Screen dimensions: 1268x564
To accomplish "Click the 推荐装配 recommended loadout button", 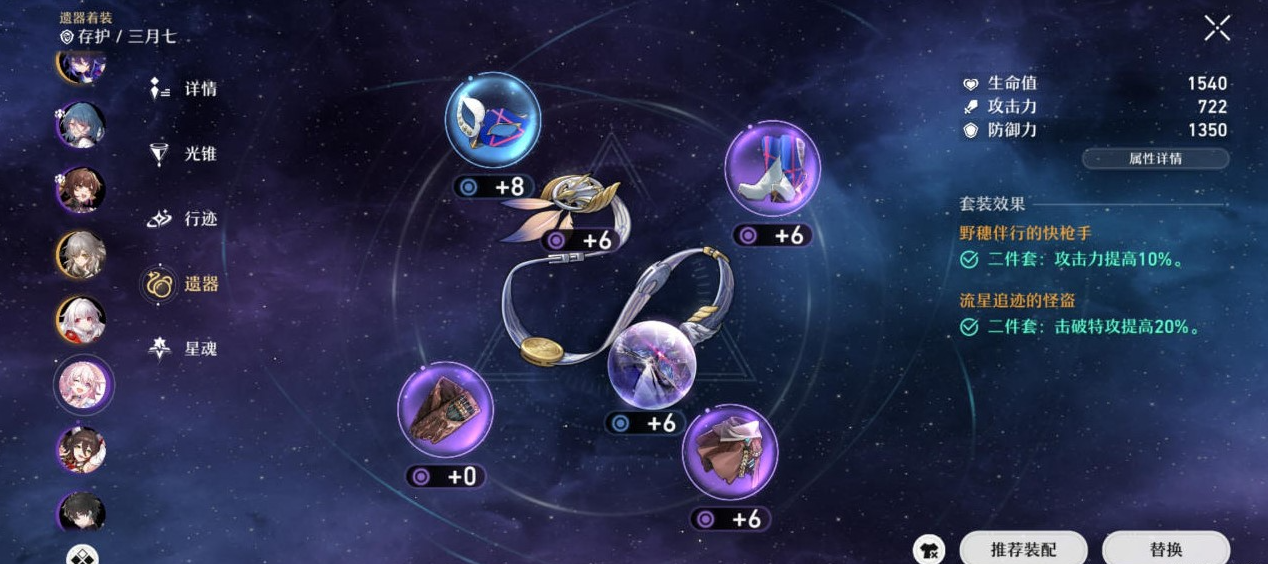I will click(x=1023, y=549).
